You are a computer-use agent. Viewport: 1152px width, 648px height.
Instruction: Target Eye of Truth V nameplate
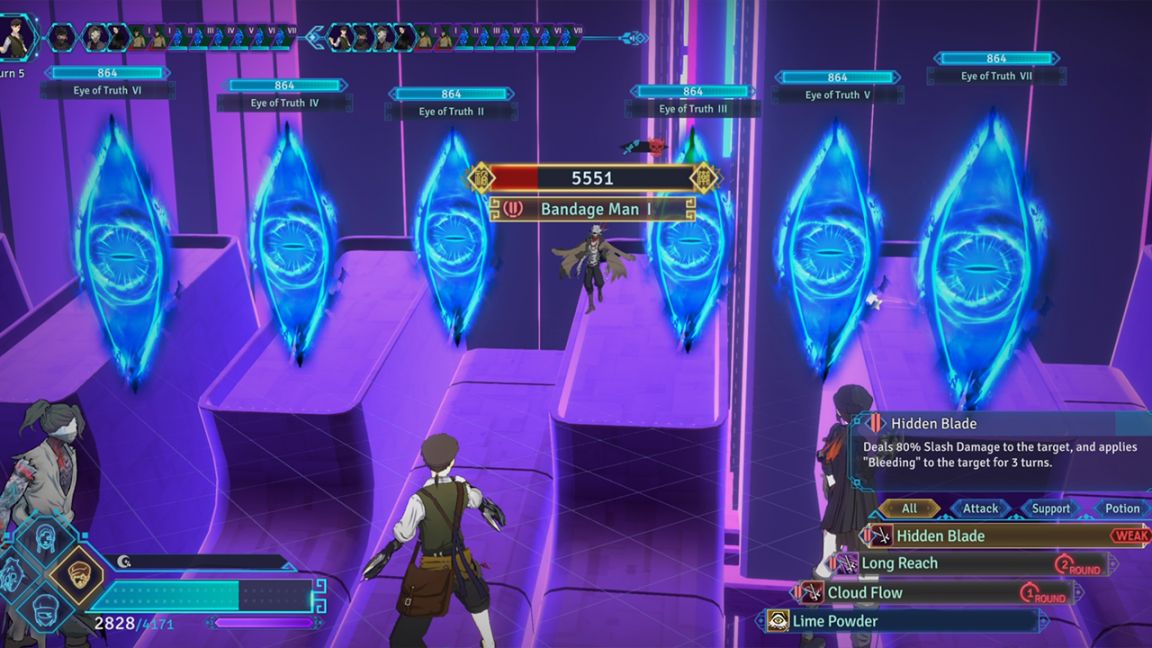click(838, 95)
